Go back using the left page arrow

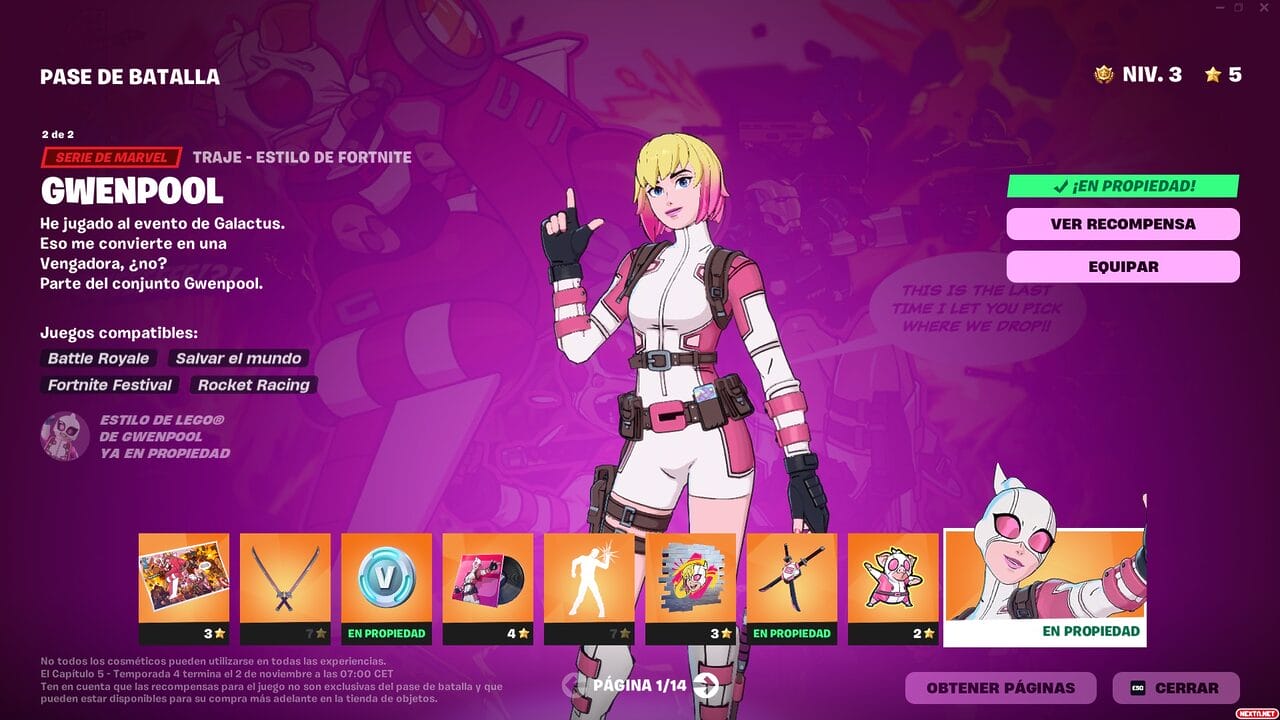click(571, 687)
